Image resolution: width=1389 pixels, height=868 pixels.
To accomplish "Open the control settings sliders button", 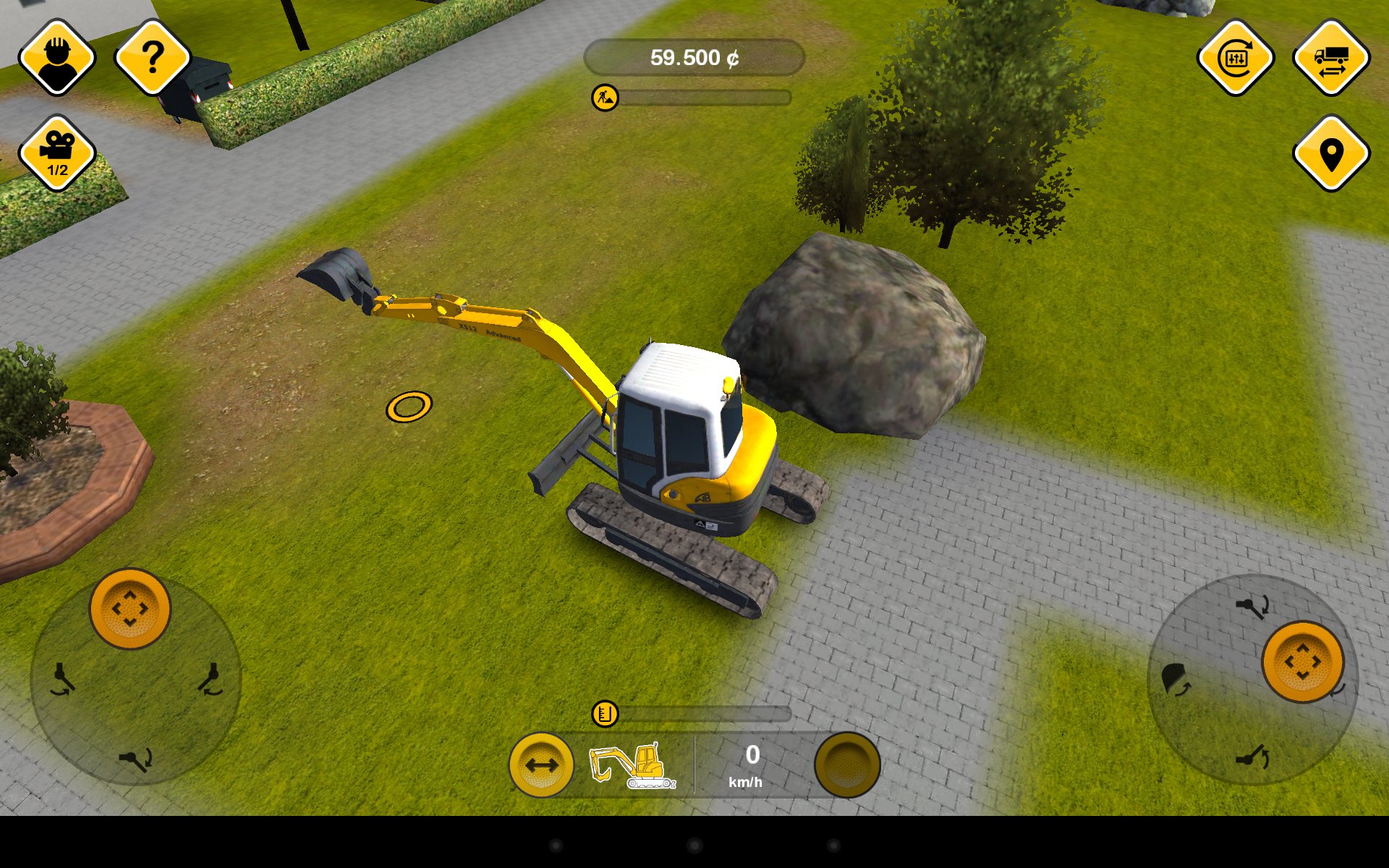I will [x=1236, y=57].
